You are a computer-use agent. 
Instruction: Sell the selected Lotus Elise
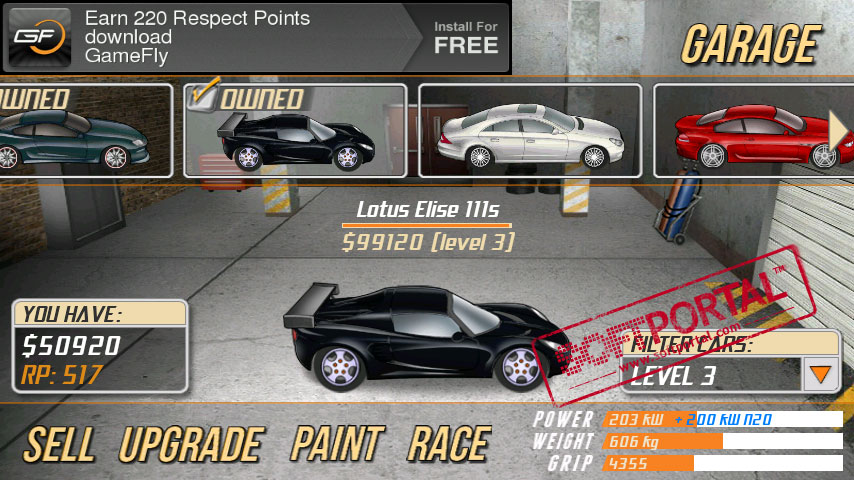(62, 444)
